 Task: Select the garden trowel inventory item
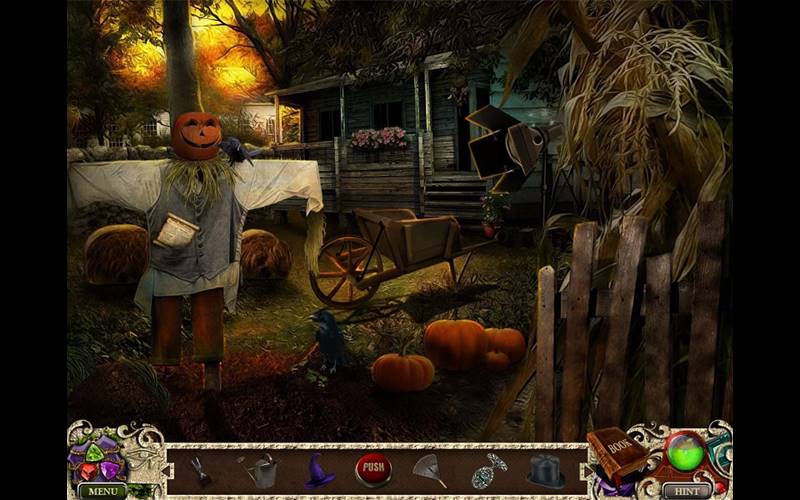pyautogui.click(x=200, y=468)
